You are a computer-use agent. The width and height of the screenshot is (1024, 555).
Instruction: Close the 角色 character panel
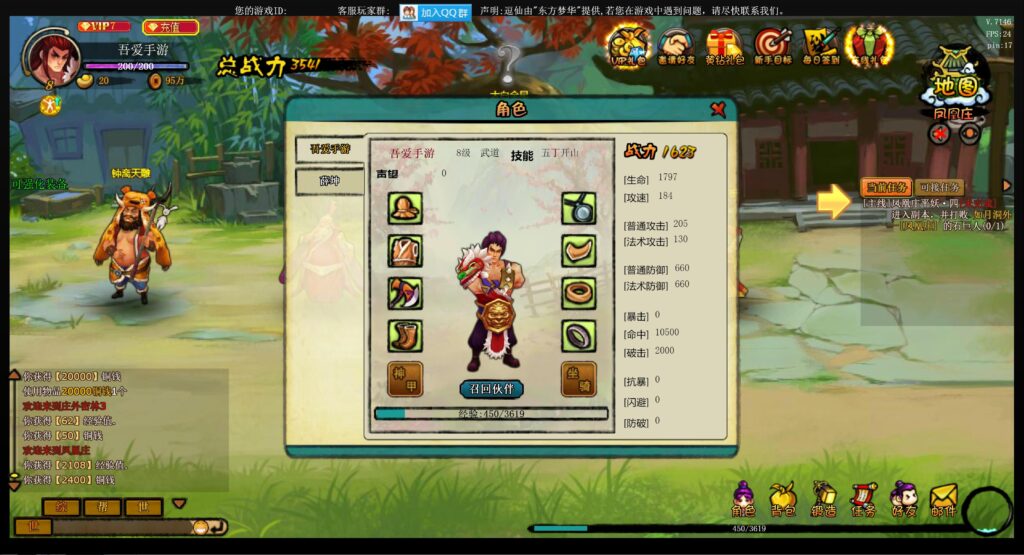718,109
